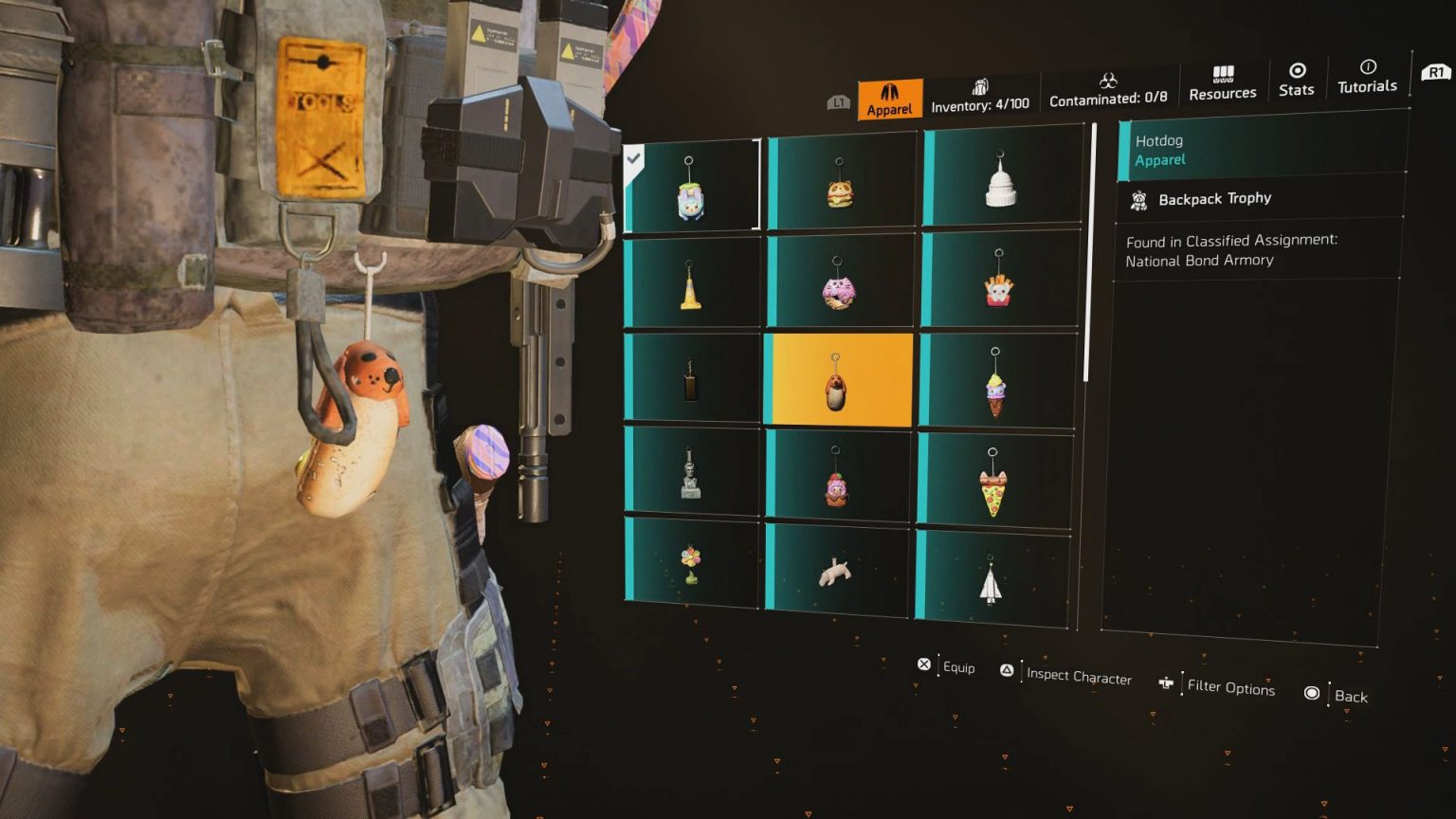Image resolution: width=1456 pixels, height=819 pixels.
Task: Click the Backpack Trophy teddy bear icon
Action: (1138, 199)
